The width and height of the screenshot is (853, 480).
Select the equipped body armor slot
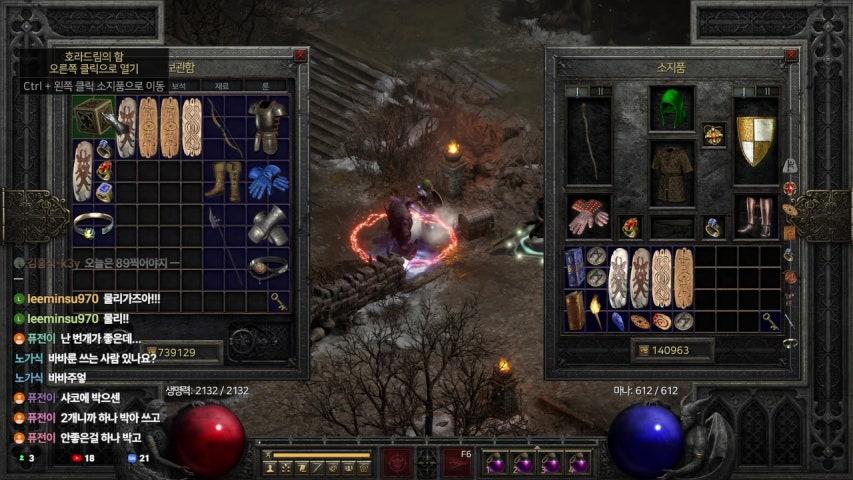click(x=671, y=171)
